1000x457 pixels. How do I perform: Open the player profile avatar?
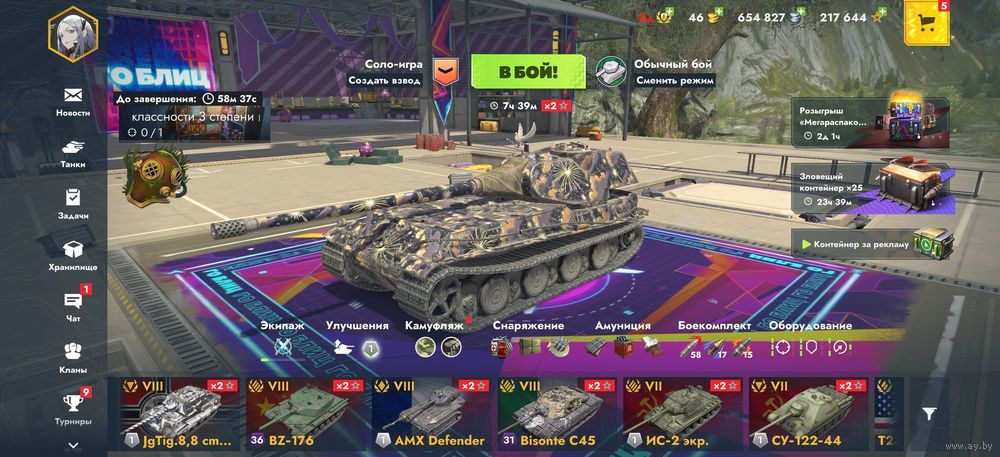click(x=72, y=34)
